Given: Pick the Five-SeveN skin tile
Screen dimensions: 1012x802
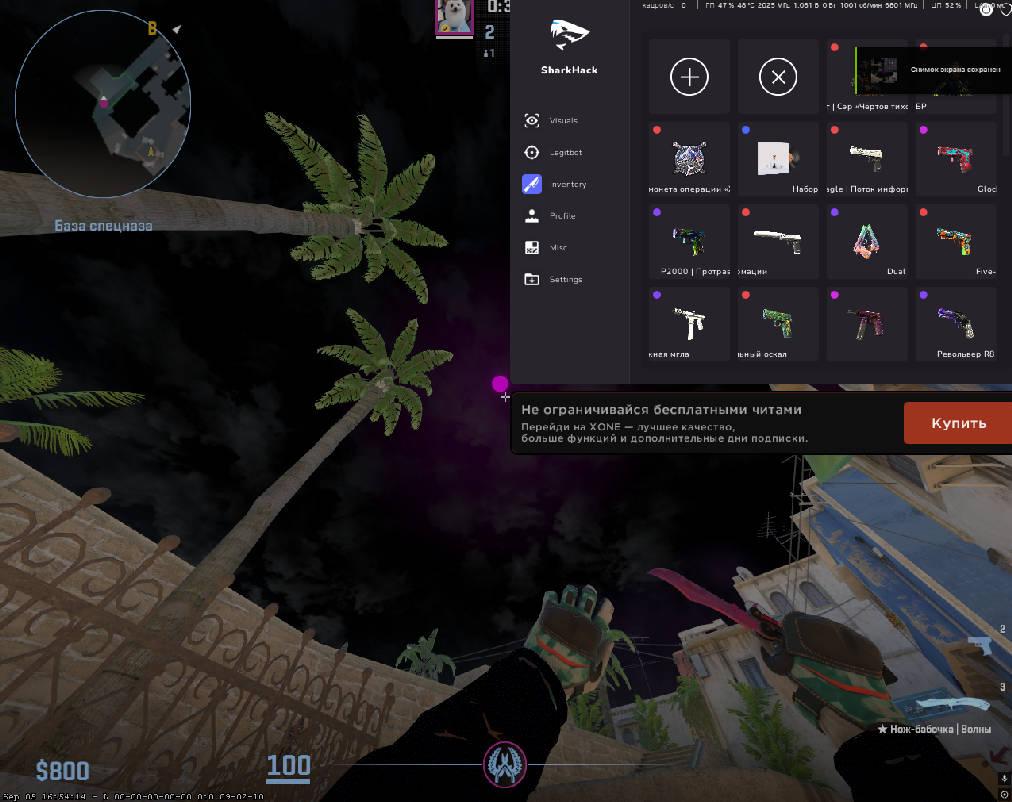Looking at the screenshot, I should [x=956, y=242].
